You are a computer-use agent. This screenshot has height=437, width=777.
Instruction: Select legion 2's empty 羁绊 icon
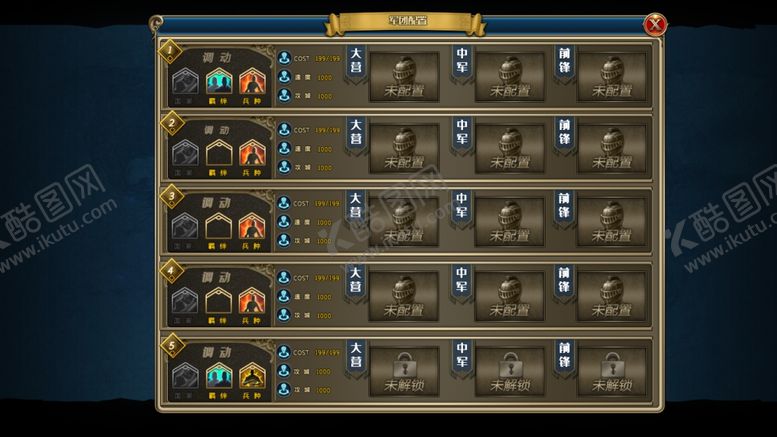point(217,154)
